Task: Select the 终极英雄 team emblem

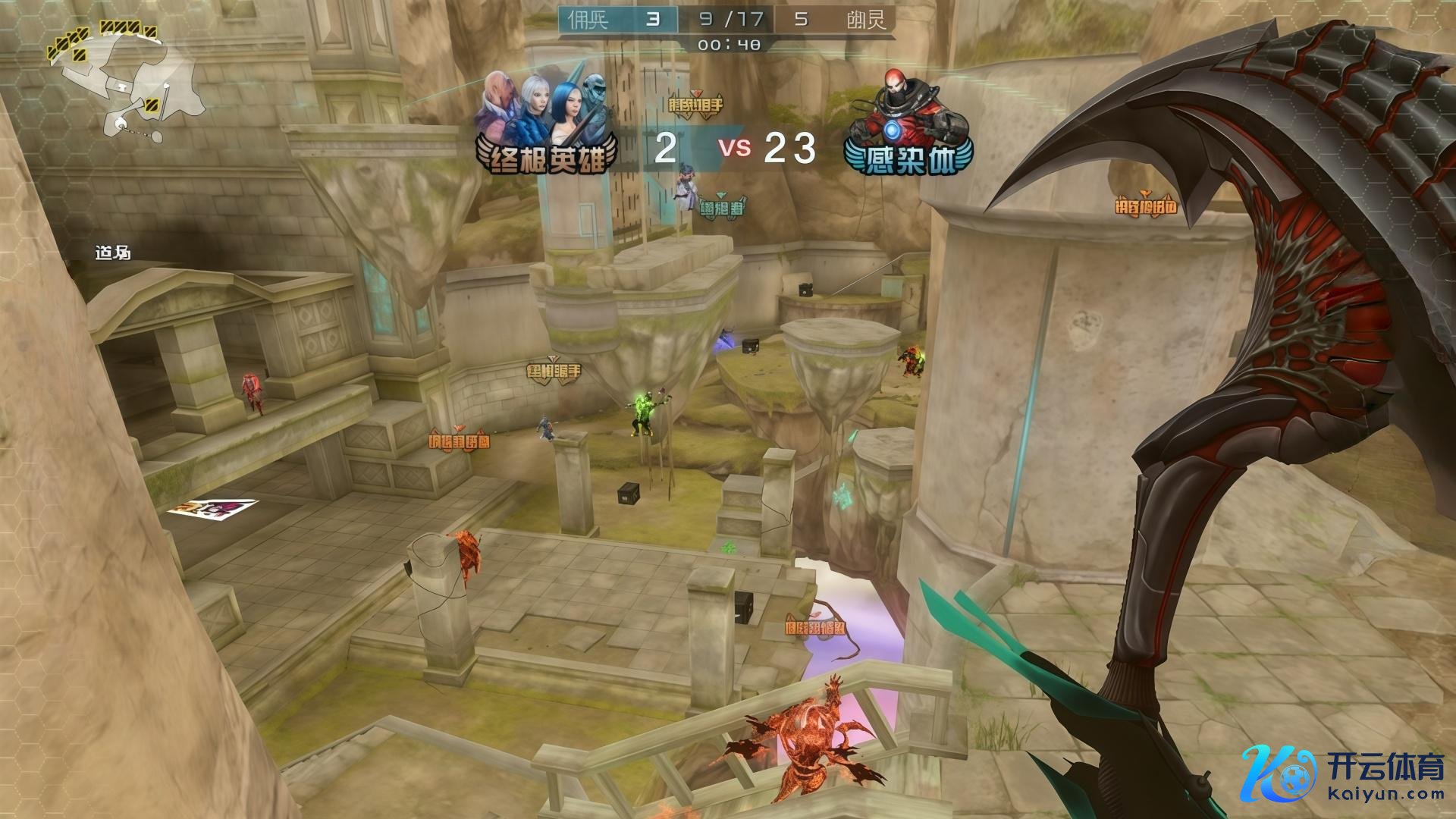Action: click(x=548, y=125)
